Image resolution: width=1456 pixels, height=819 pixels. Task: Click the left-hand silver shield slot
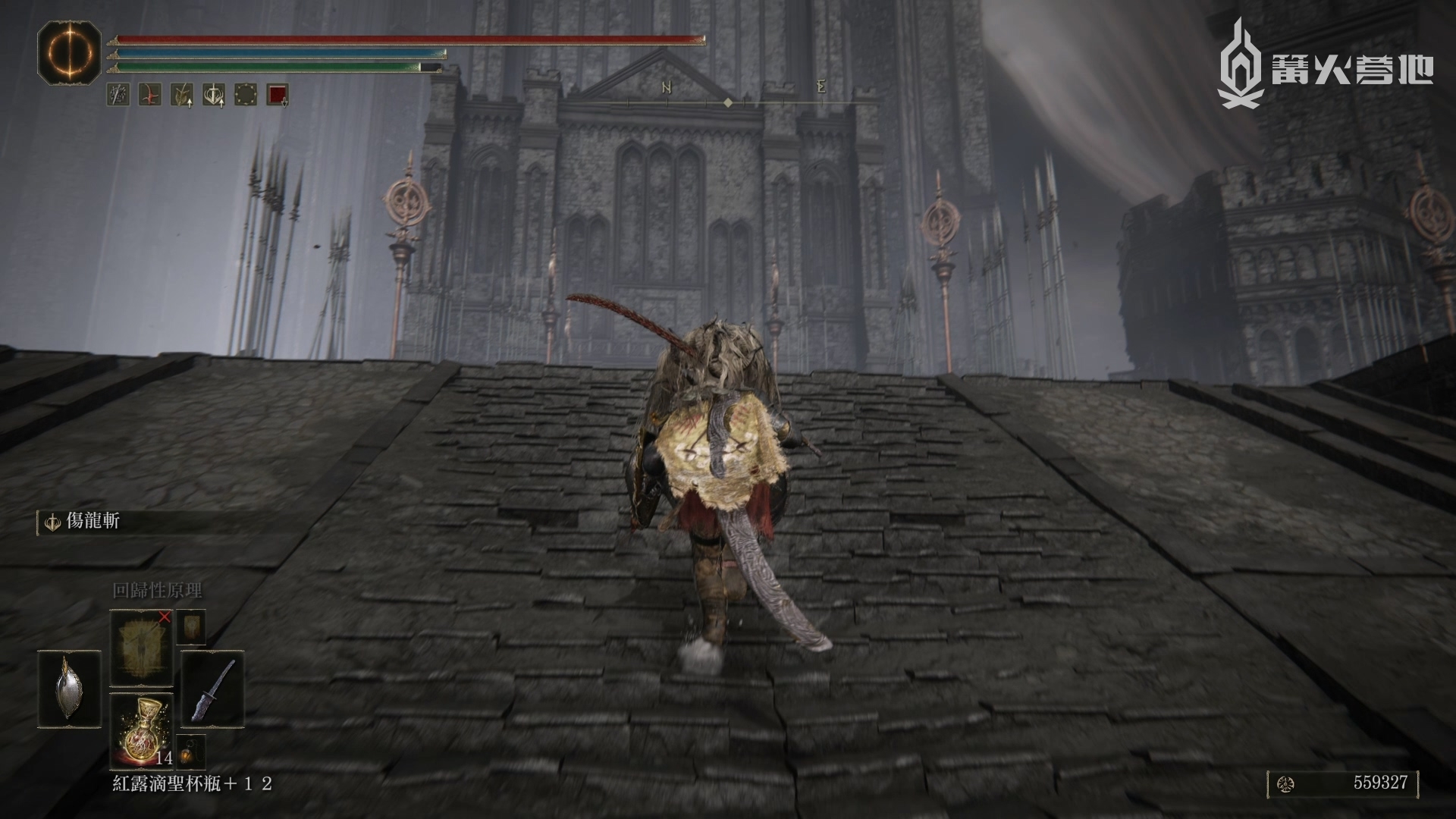(x=67, y=689)
